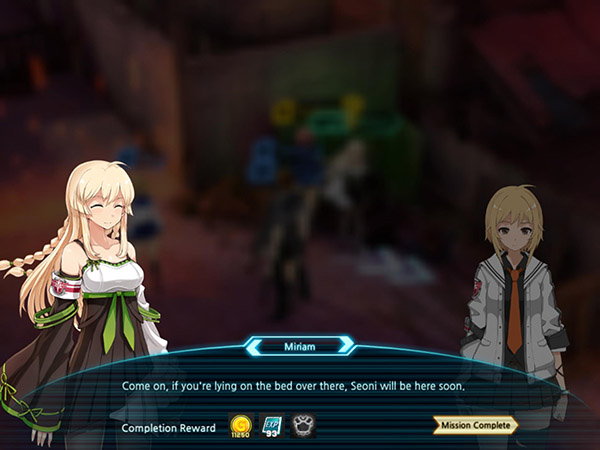
Task: Select the gold coin reward icon
Action: 241,426
